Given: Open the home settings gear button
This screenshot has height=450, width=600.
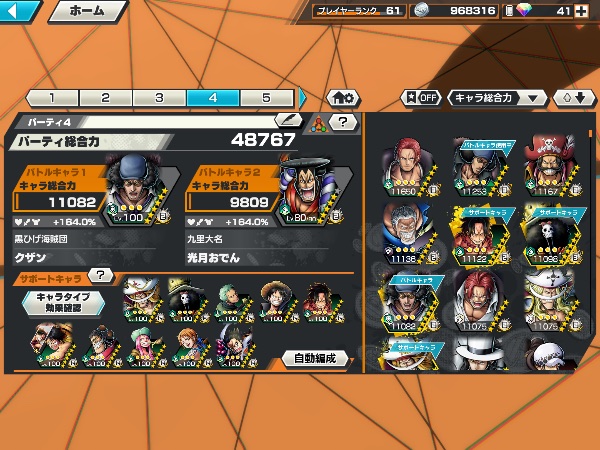Looking at the screenshot, I should 340,98.
